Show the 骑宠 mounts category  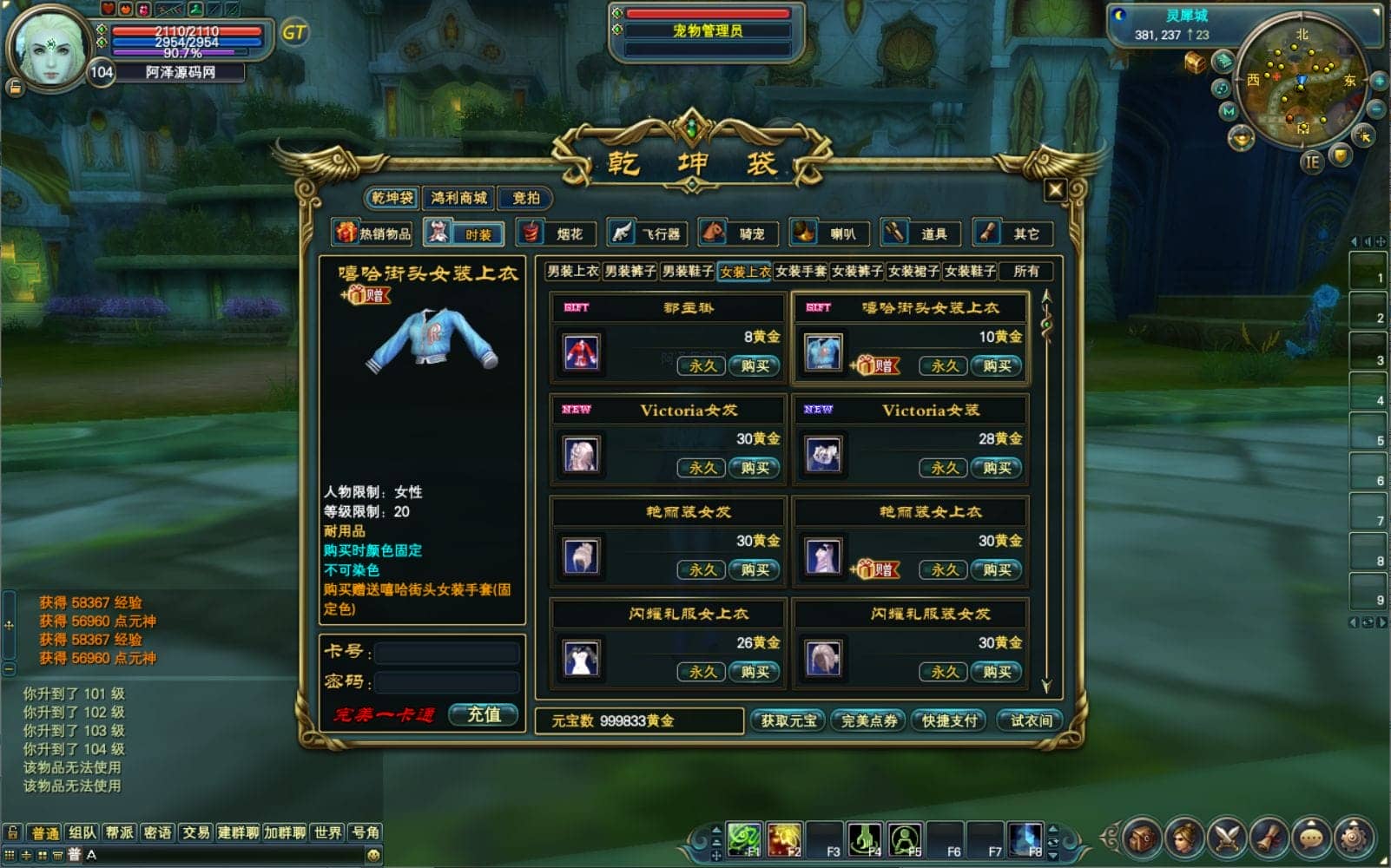739,233
